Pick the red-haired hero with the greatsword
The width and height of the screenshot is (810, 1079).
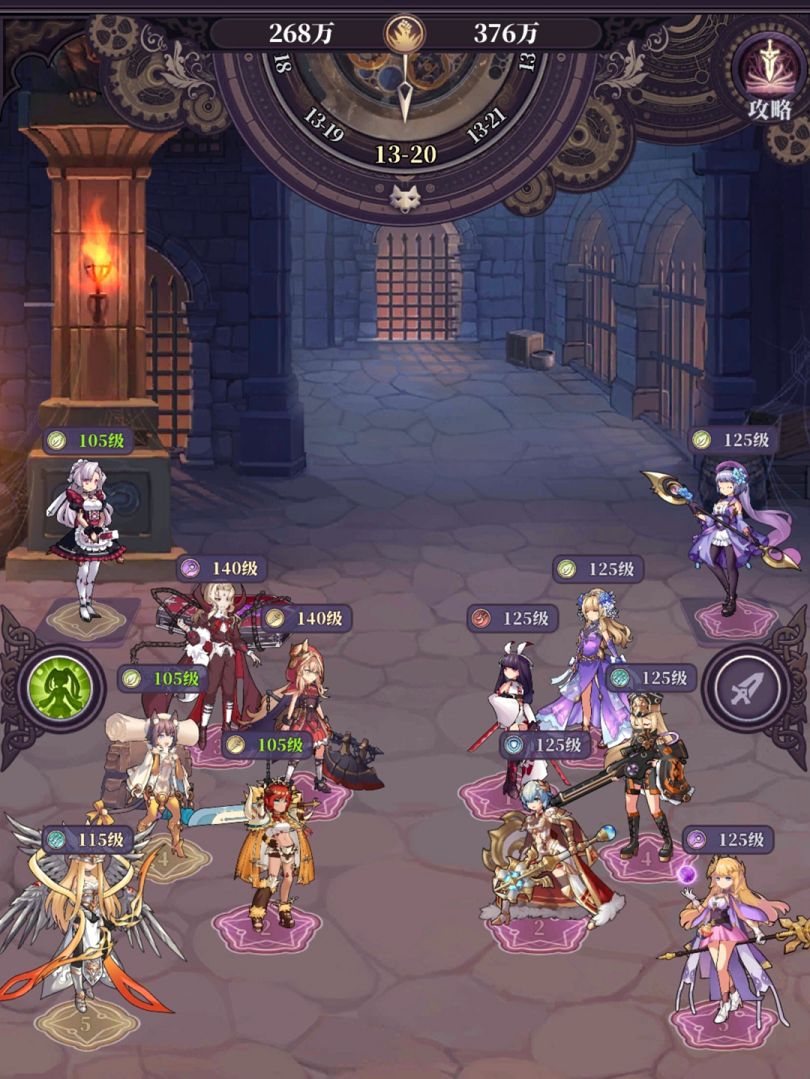270,850
